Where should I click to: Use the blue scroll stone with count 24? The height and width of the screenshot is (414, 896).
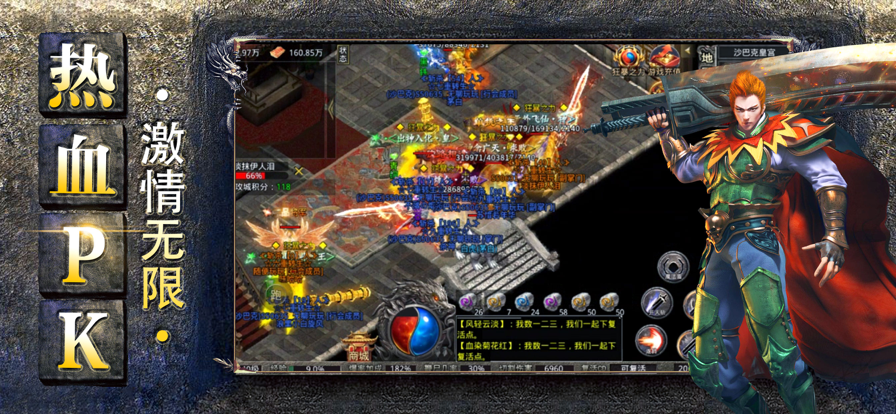click(x=522, y=302)
